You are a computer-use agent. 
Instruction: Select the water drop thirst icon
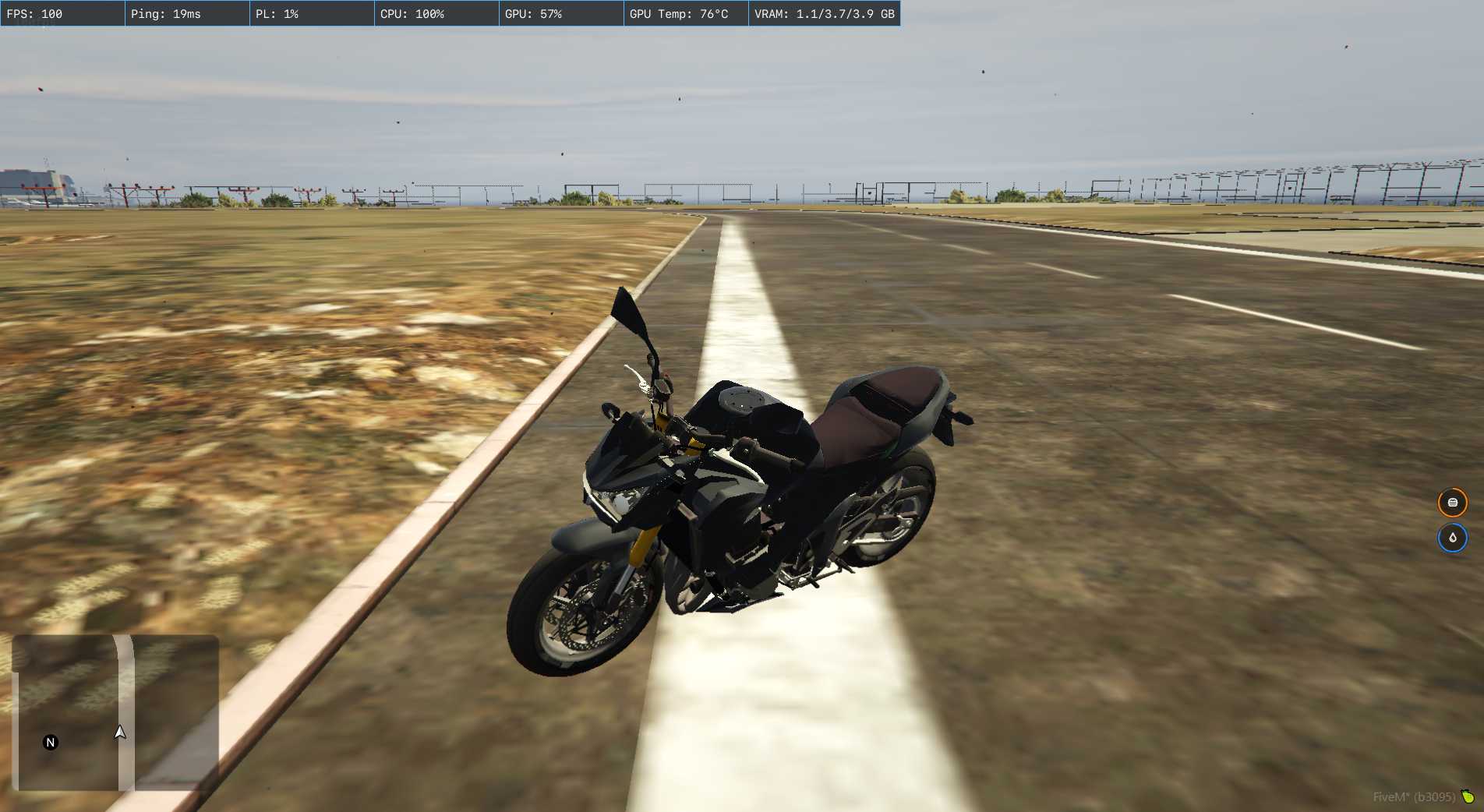point(1452,538)
